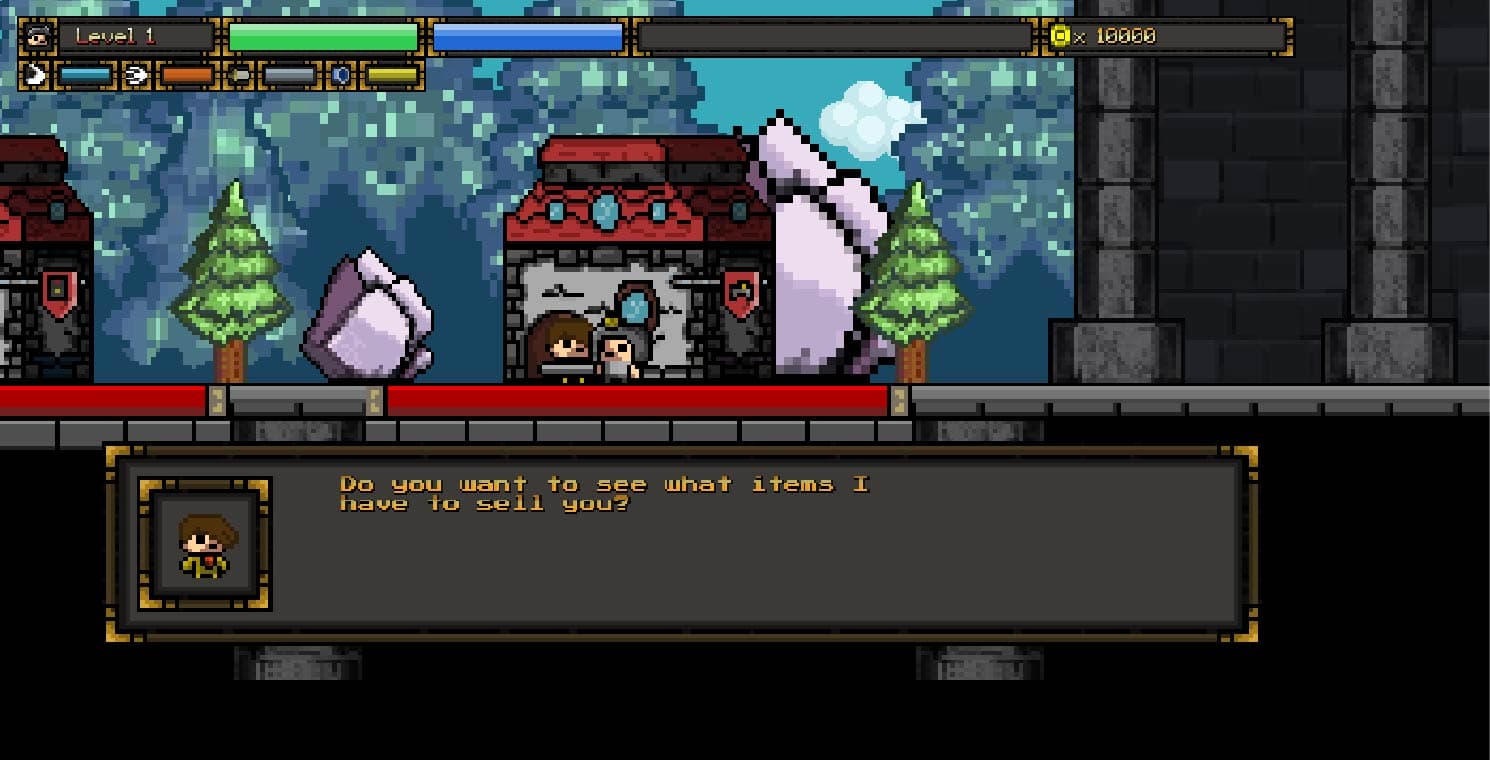1490x761 pixels.
Task: Select the blue shield ability icon
Action: 341,75
